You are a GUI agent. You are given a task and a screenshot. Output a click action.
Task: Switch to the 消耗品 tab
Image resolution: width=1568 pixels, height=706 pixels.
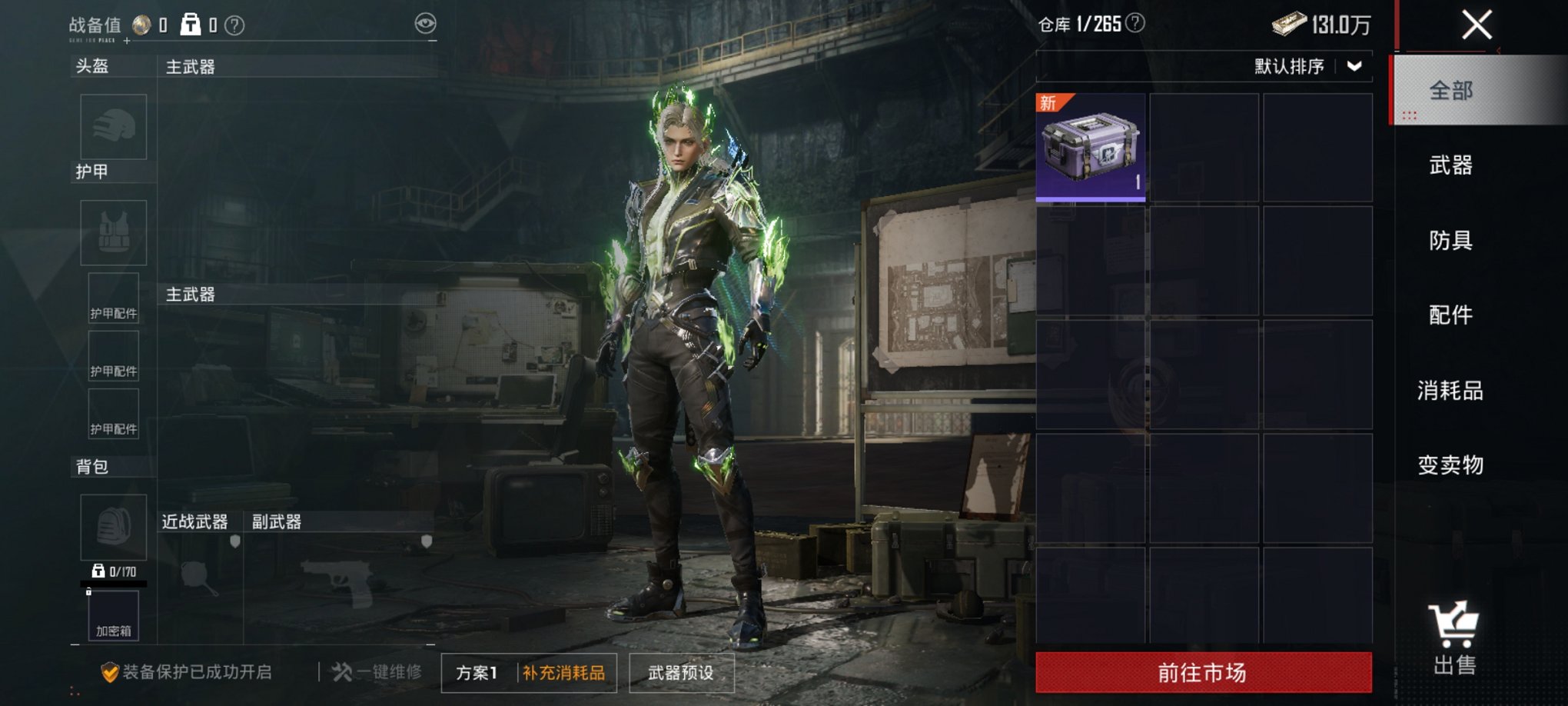pos(1451,391)
